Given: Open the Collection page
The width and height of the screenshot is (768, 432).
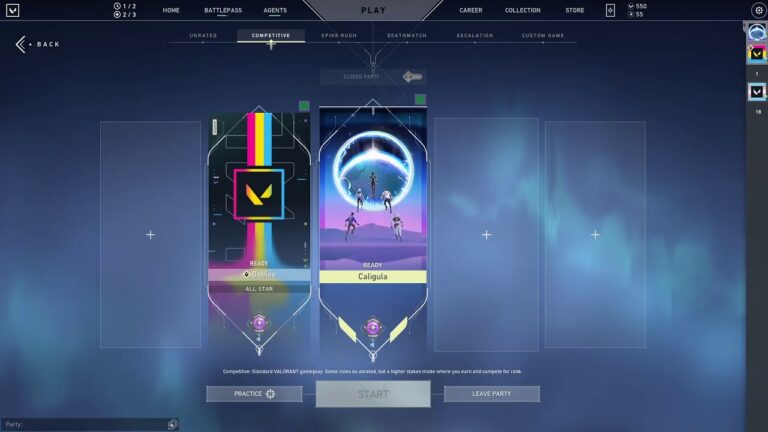Looking at the screenshot, I should click(523, 10).
